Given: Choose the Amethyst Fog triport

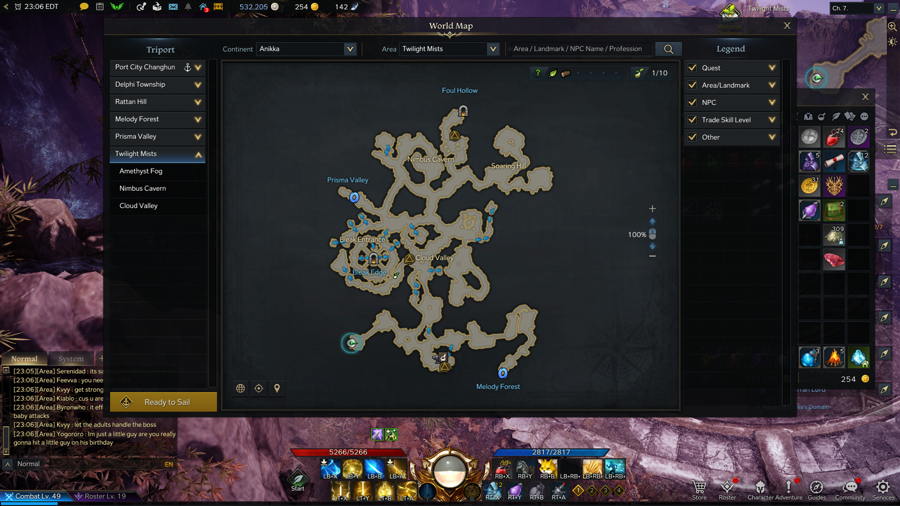Looking at the screenshot, I should click(x=141, y=171).
